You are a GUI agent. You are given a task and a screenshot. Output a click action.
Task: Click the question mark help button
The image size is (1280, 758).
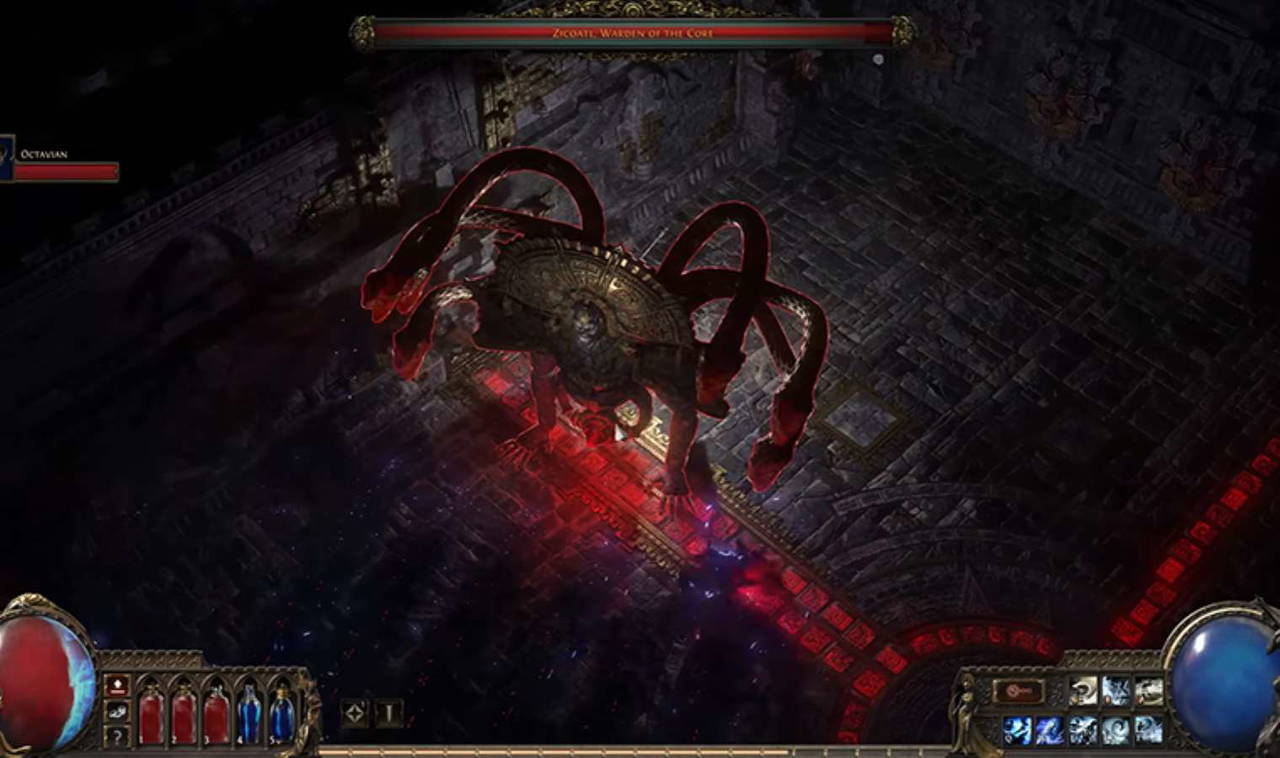(x=117, y=736)
